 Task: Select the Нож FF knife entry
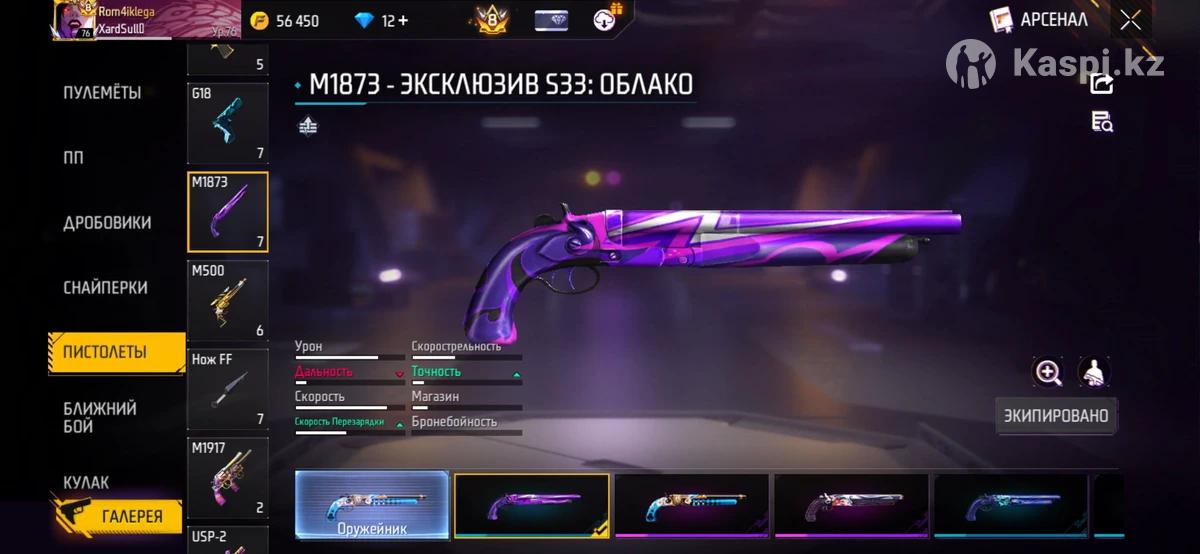coord(228,388)
